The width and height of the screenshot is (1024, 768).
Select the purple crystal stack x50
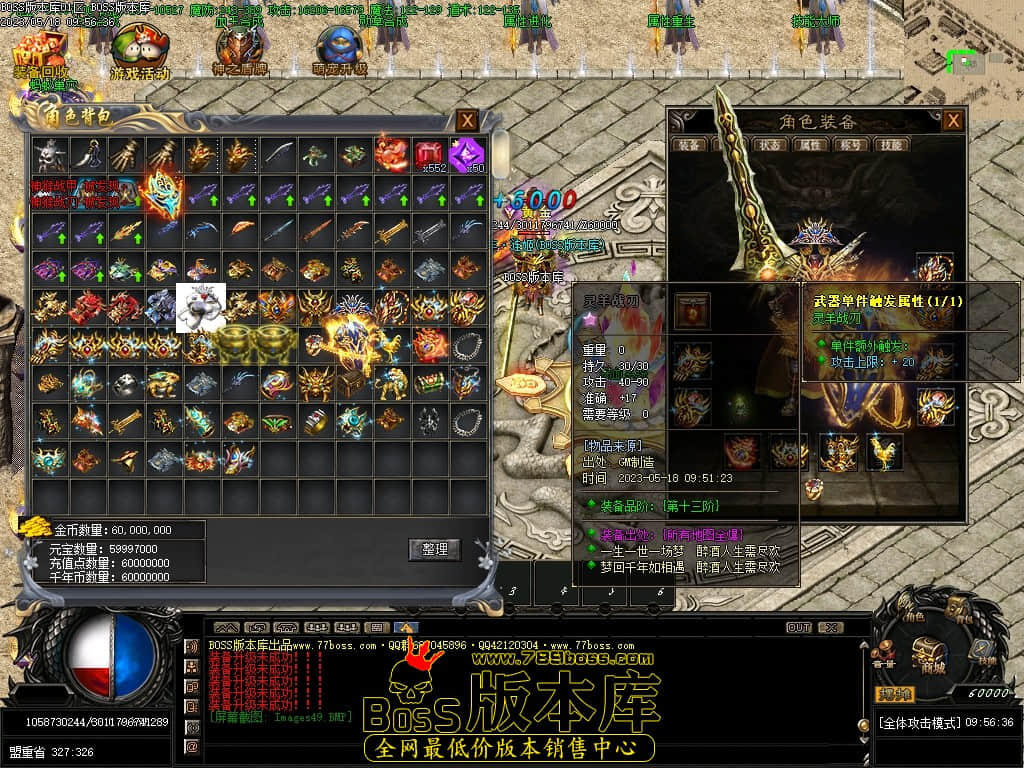(x=466, y=155)
